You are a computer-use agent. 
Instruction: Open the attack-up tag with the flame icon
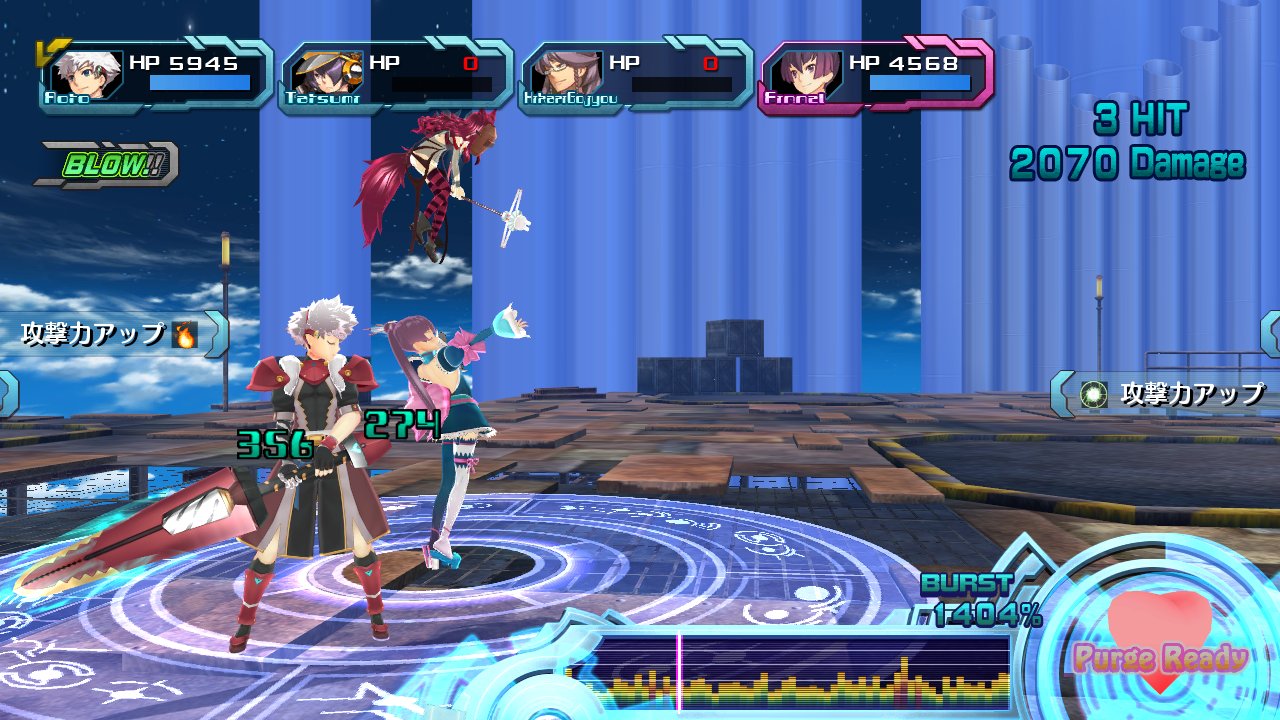pyautogui.click(x=112, y=335)
